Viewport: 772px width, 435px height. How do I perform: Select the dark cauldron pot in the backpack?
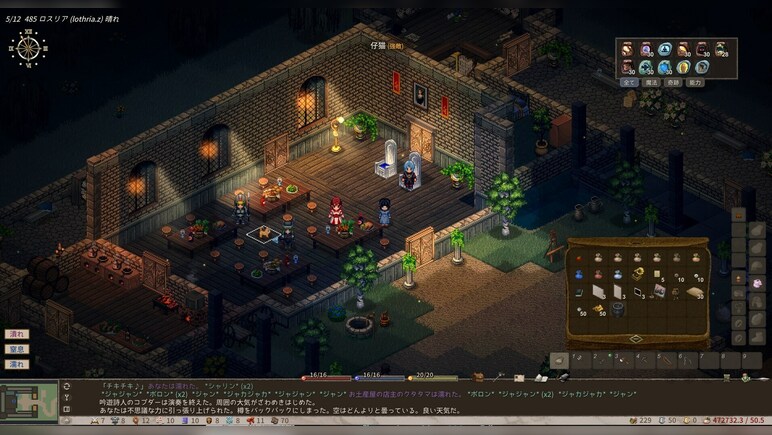click(x=617, y=310)
